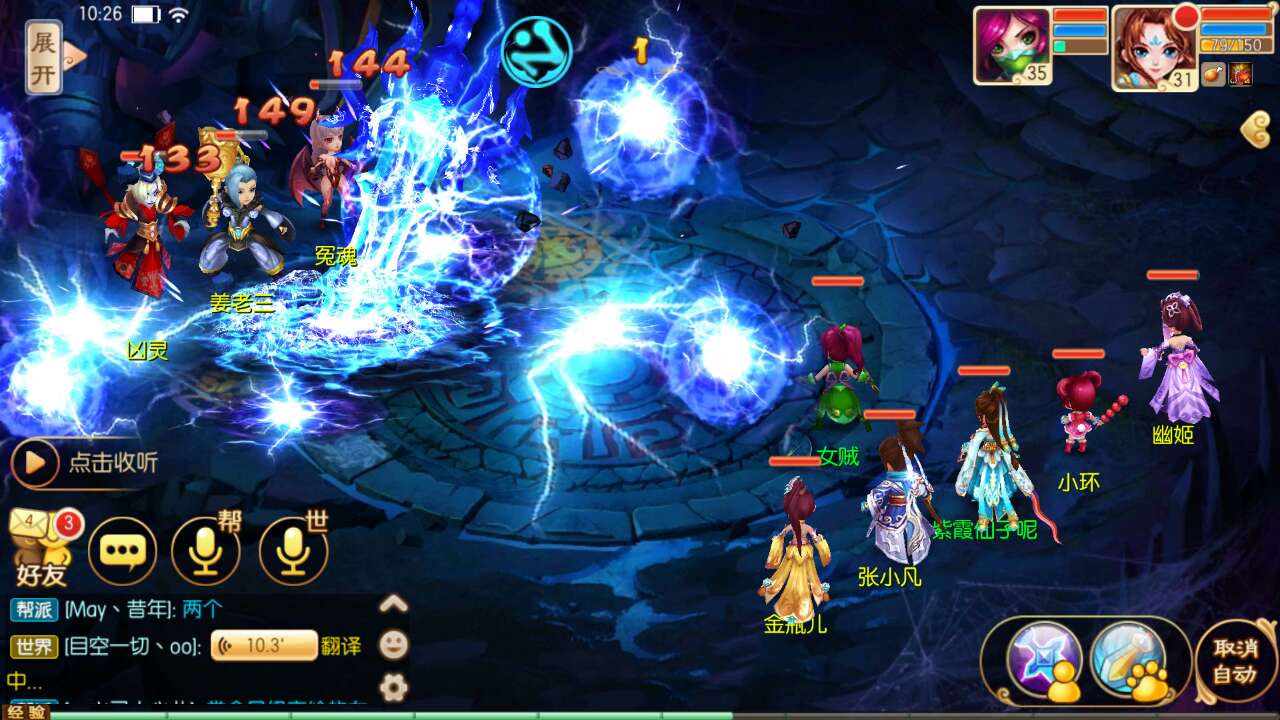Image resolution: width=1280 pixels, height=720 pixels.
Task: Open the yellow chat bubble button
Action: click(123, 551)
